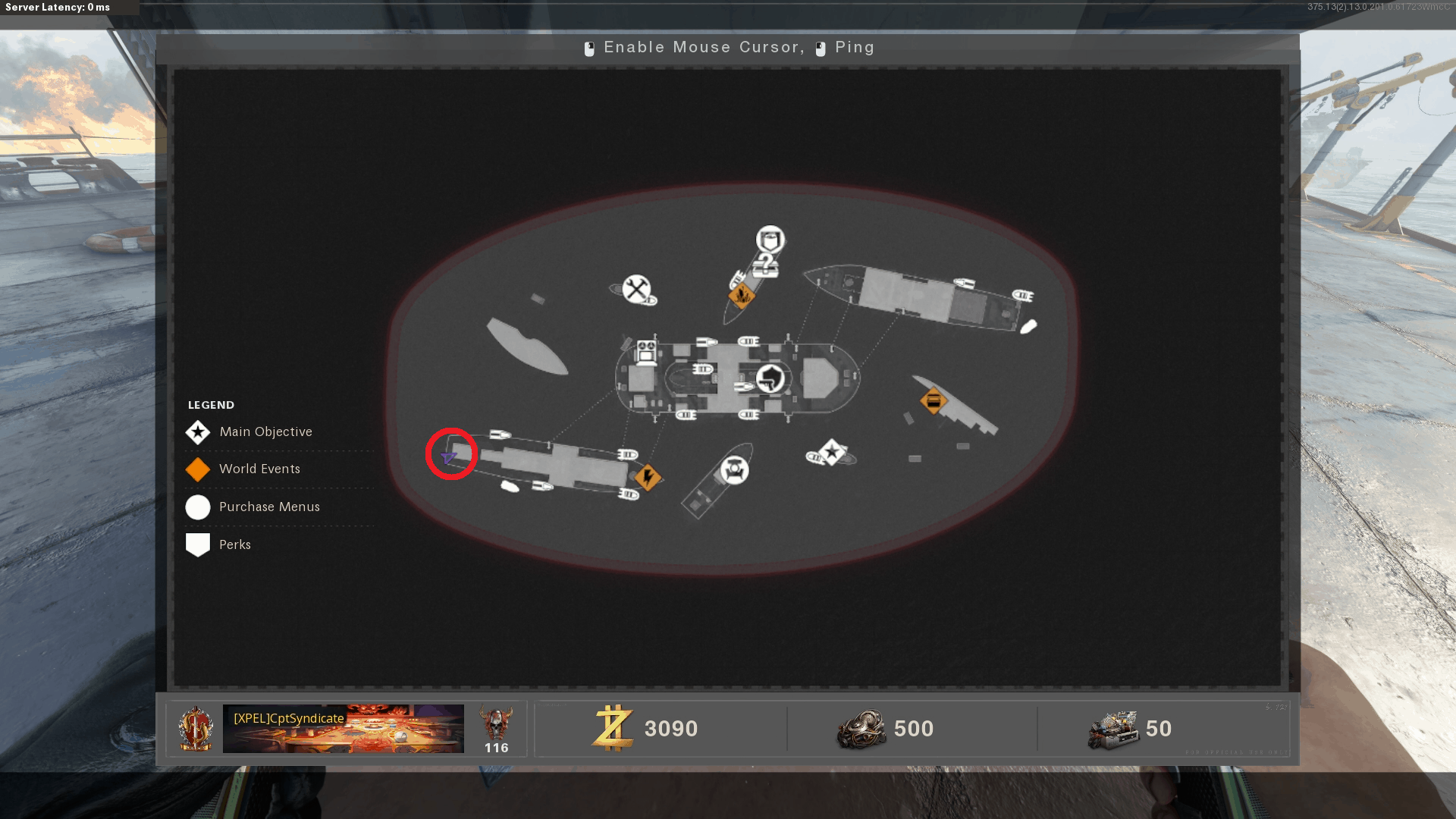
Task: Ping the Pack-a-Punch machine marker
Action: 646,352
